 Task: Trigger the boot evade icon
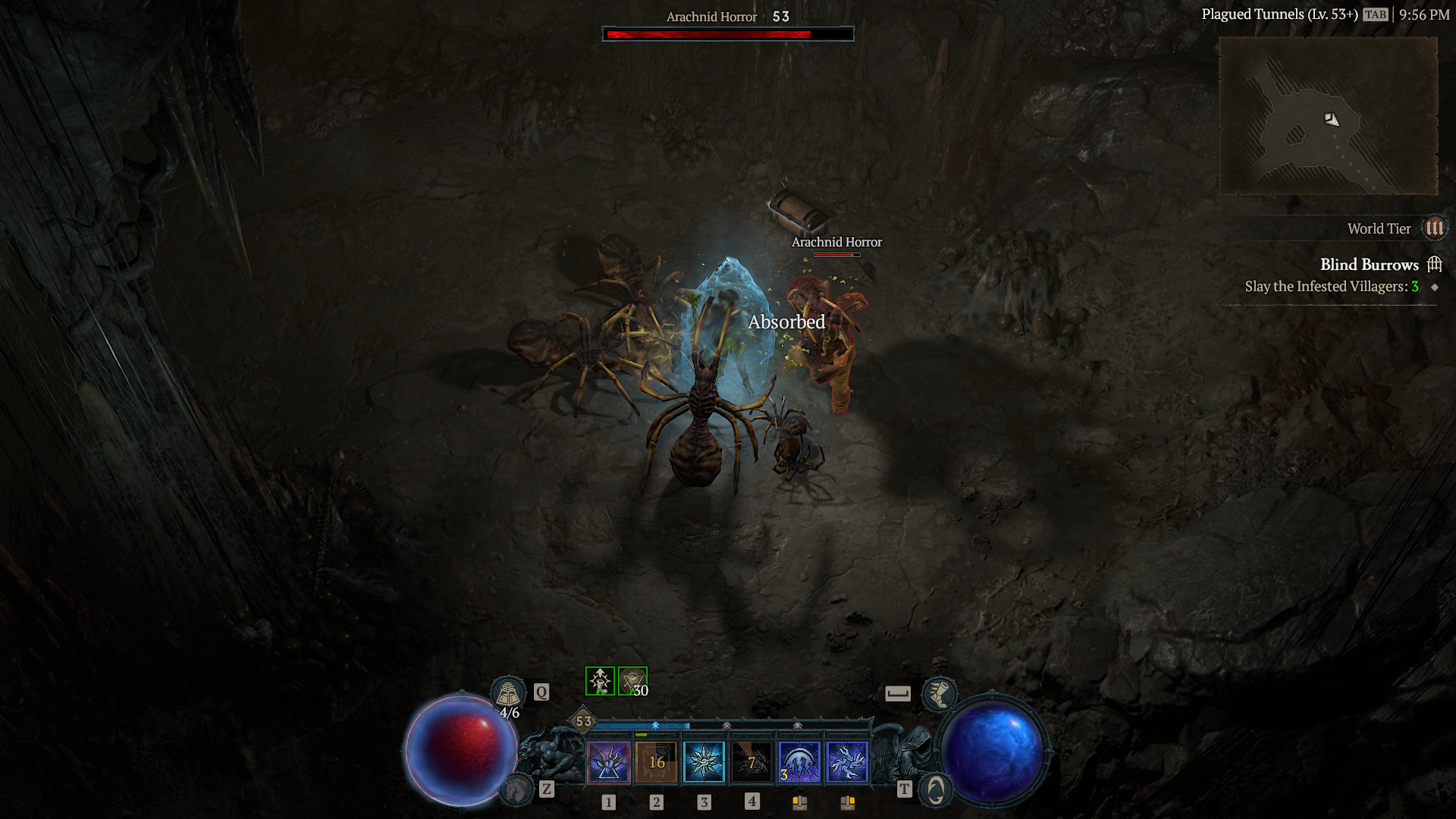(x=939, y=693)
